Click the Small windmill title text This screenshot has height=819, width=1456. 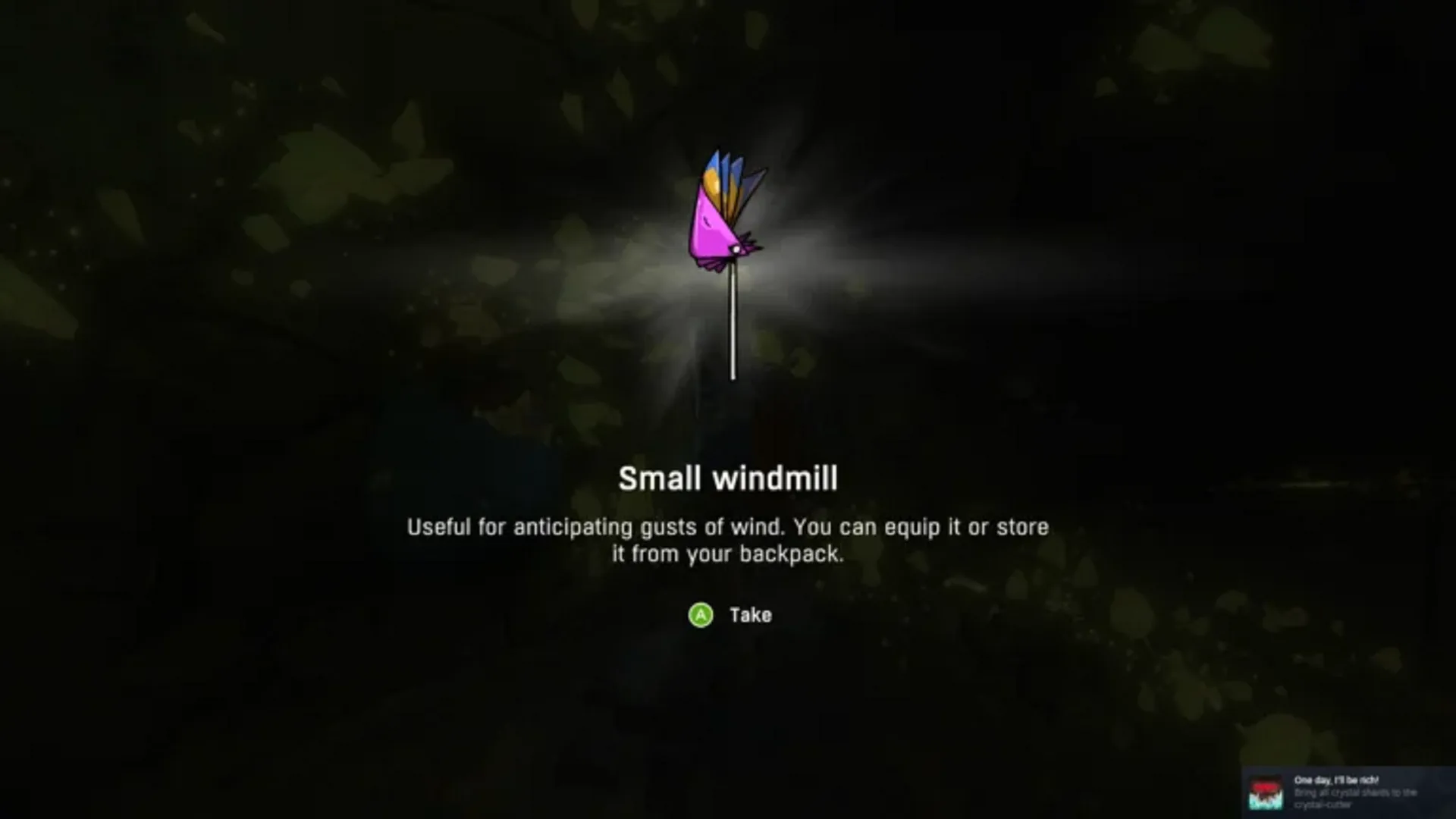728,479
